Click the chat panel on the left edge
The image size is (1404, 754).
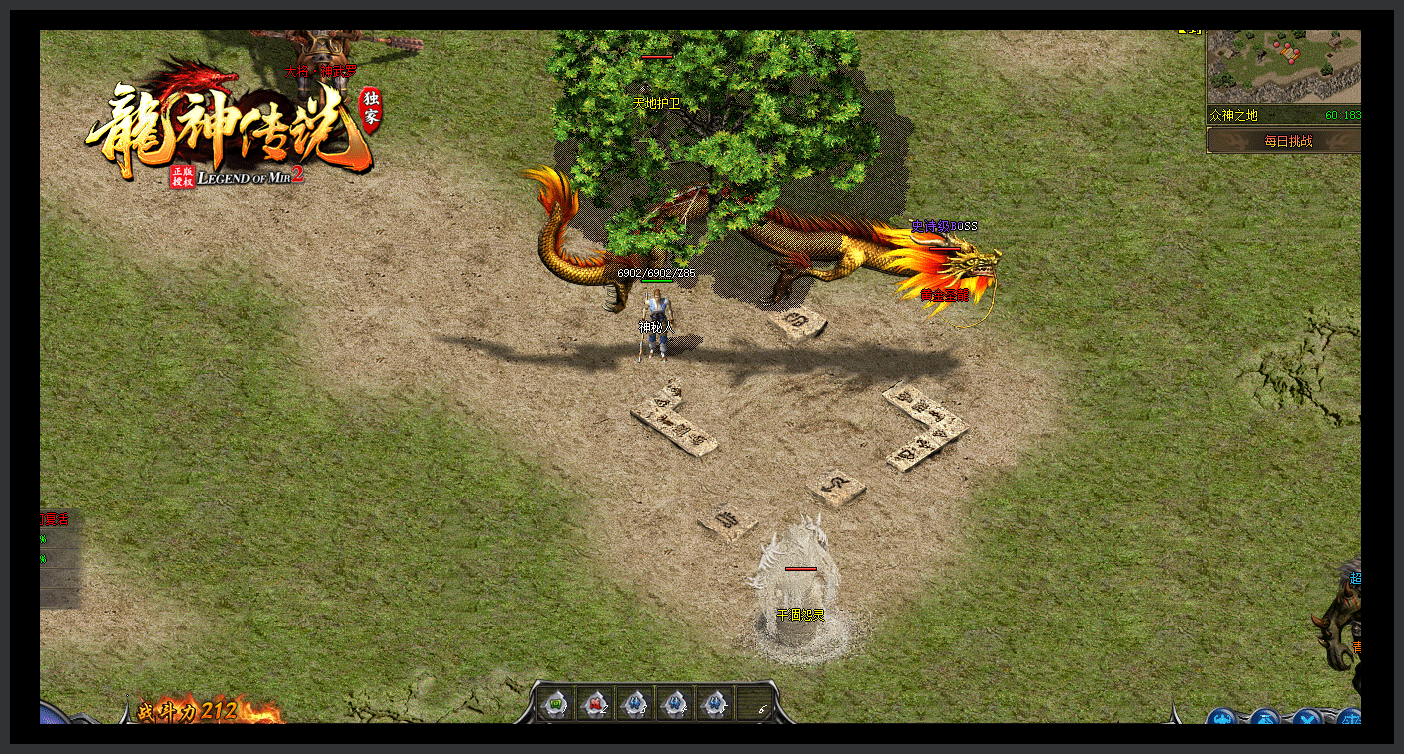59,558
